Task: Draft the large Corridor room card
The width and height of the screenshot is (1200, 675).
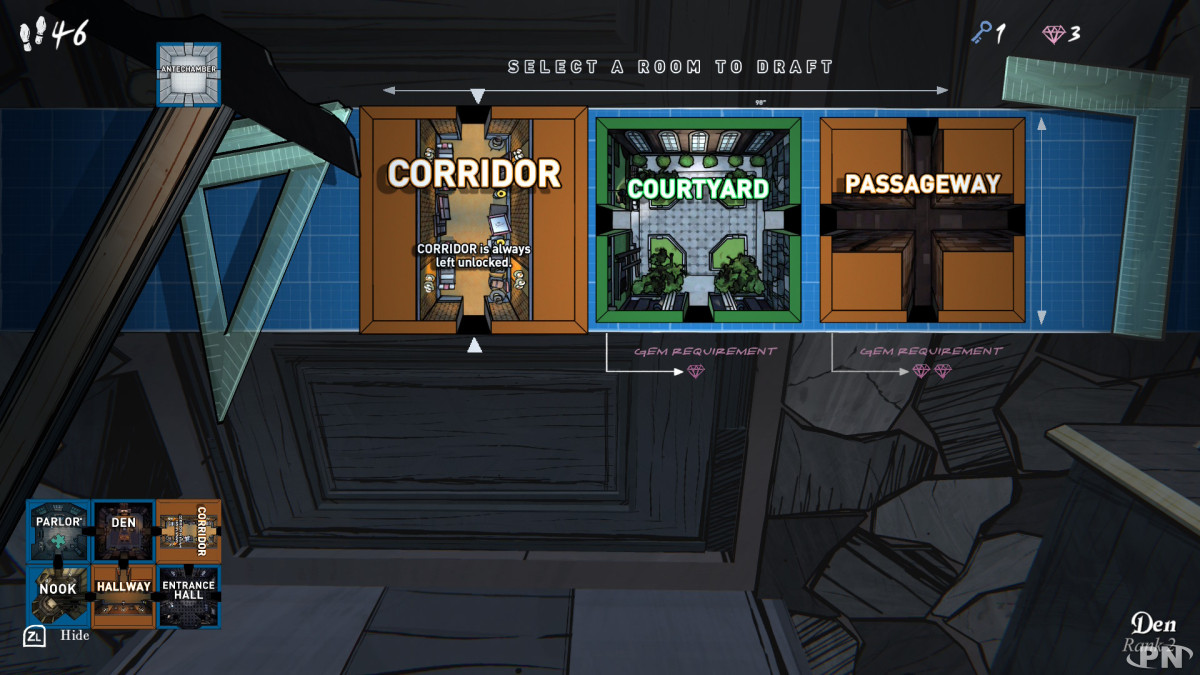Action: tap(473, 220)
